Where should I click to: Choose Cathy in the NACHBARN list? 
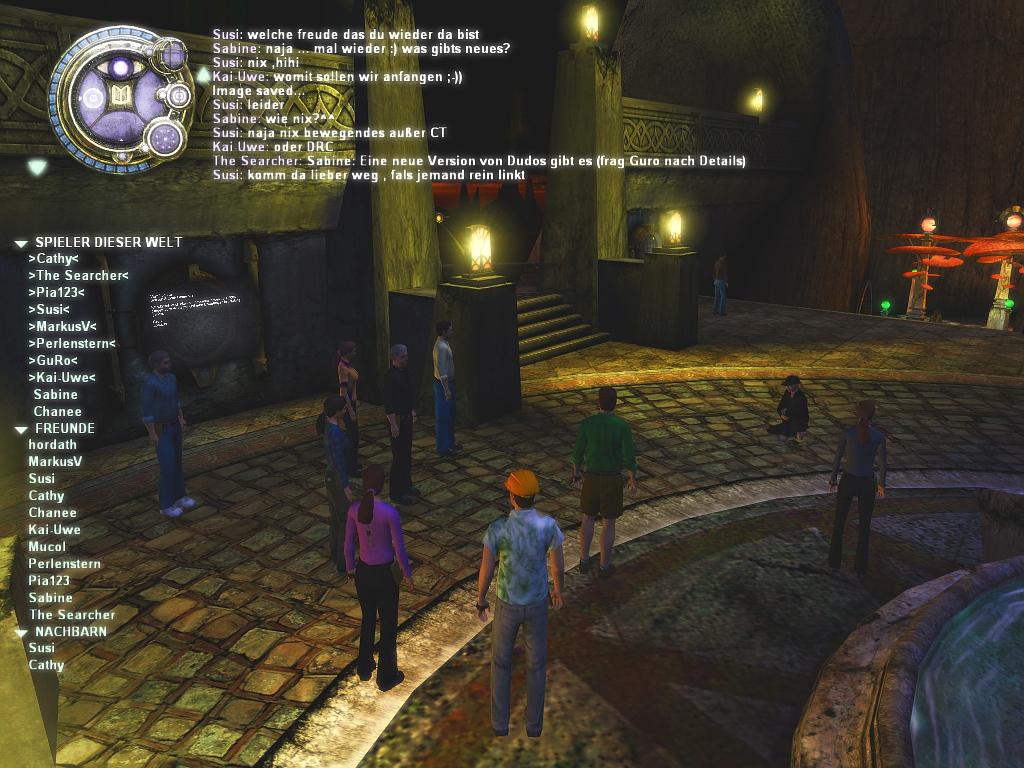[x=46, y=665]
